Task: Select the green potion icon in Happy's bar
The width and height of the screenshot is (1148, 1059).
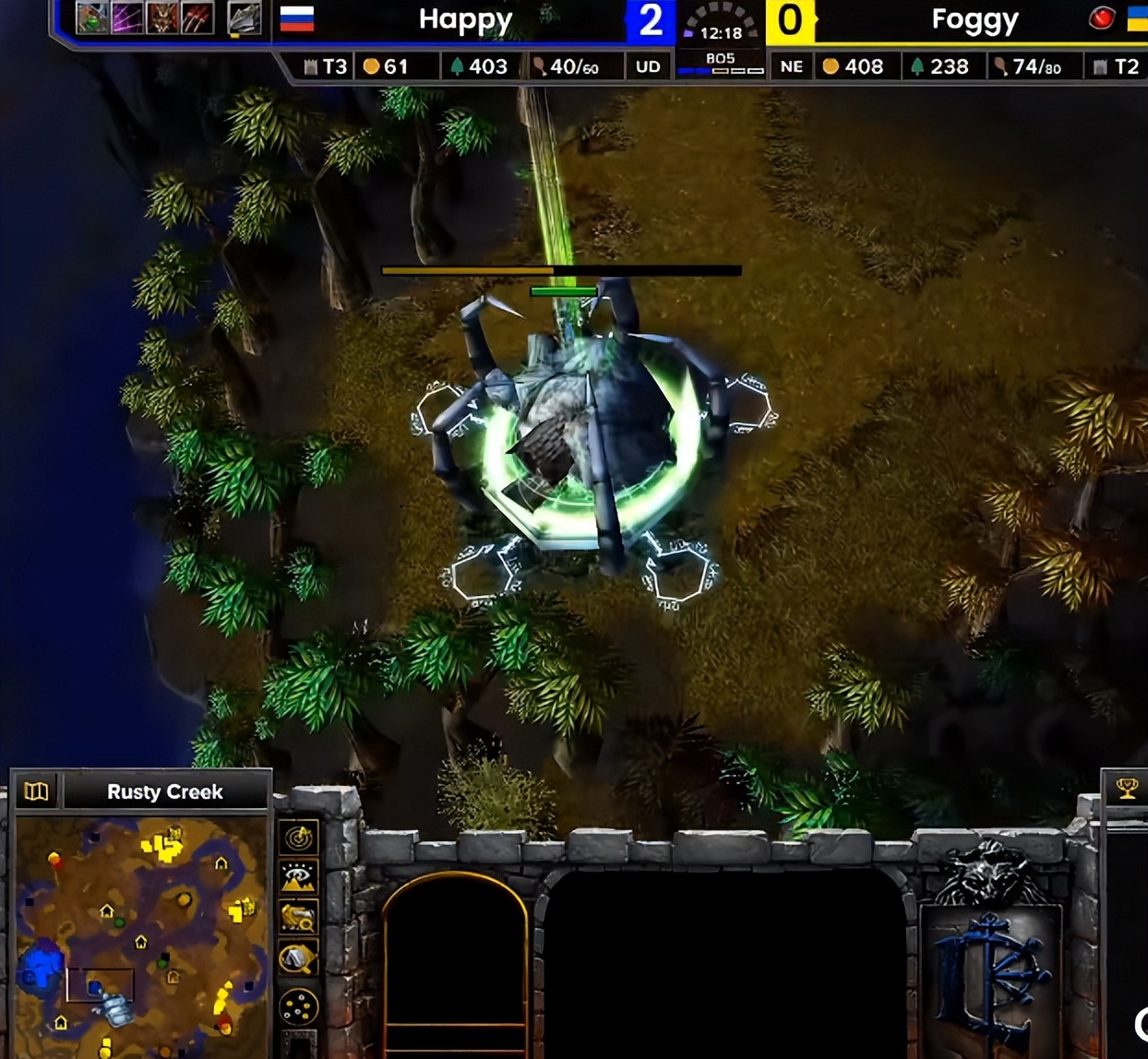Action: pos(92,18)
